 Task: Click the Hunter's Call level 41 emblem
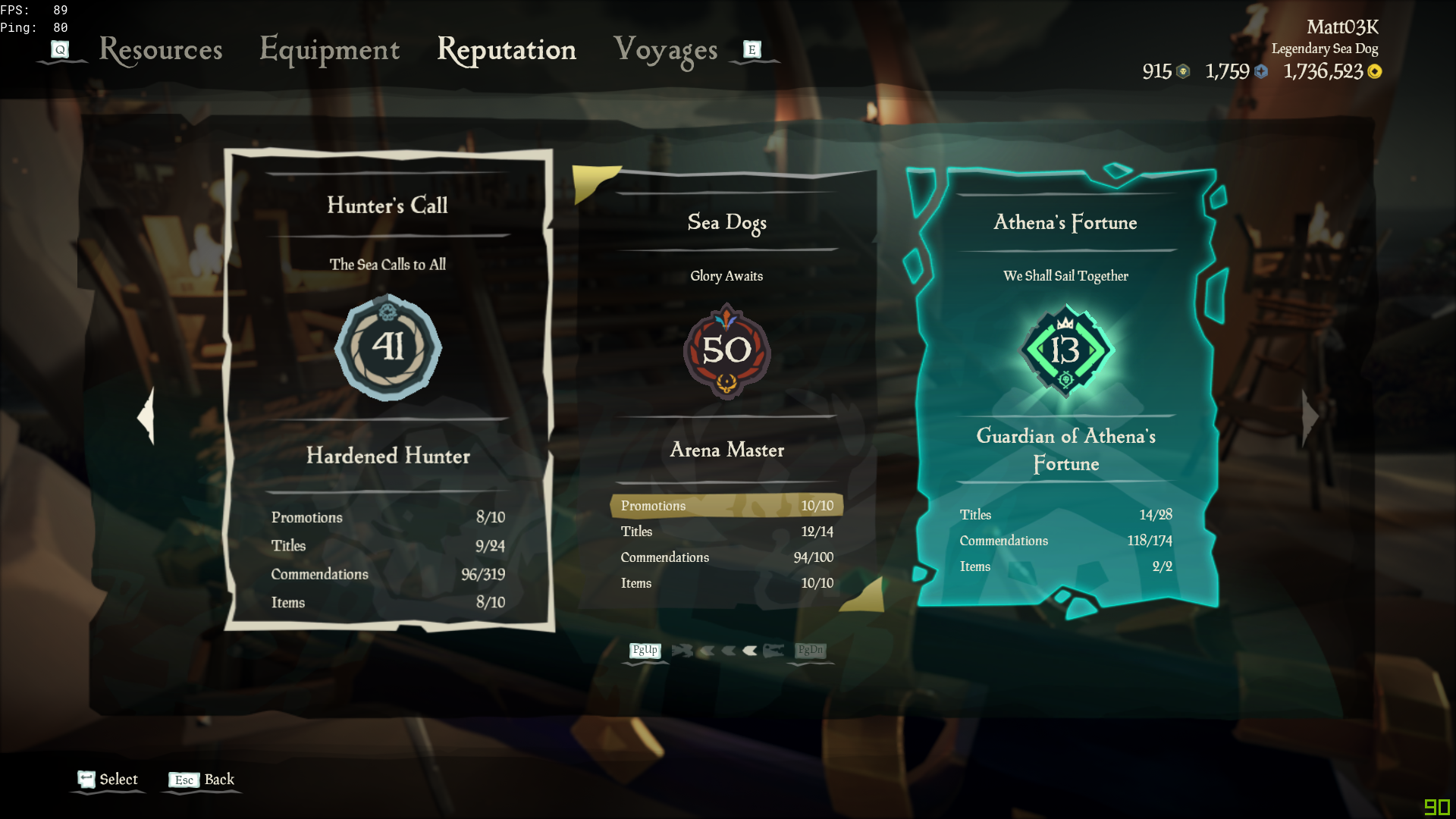pos(388,349)
